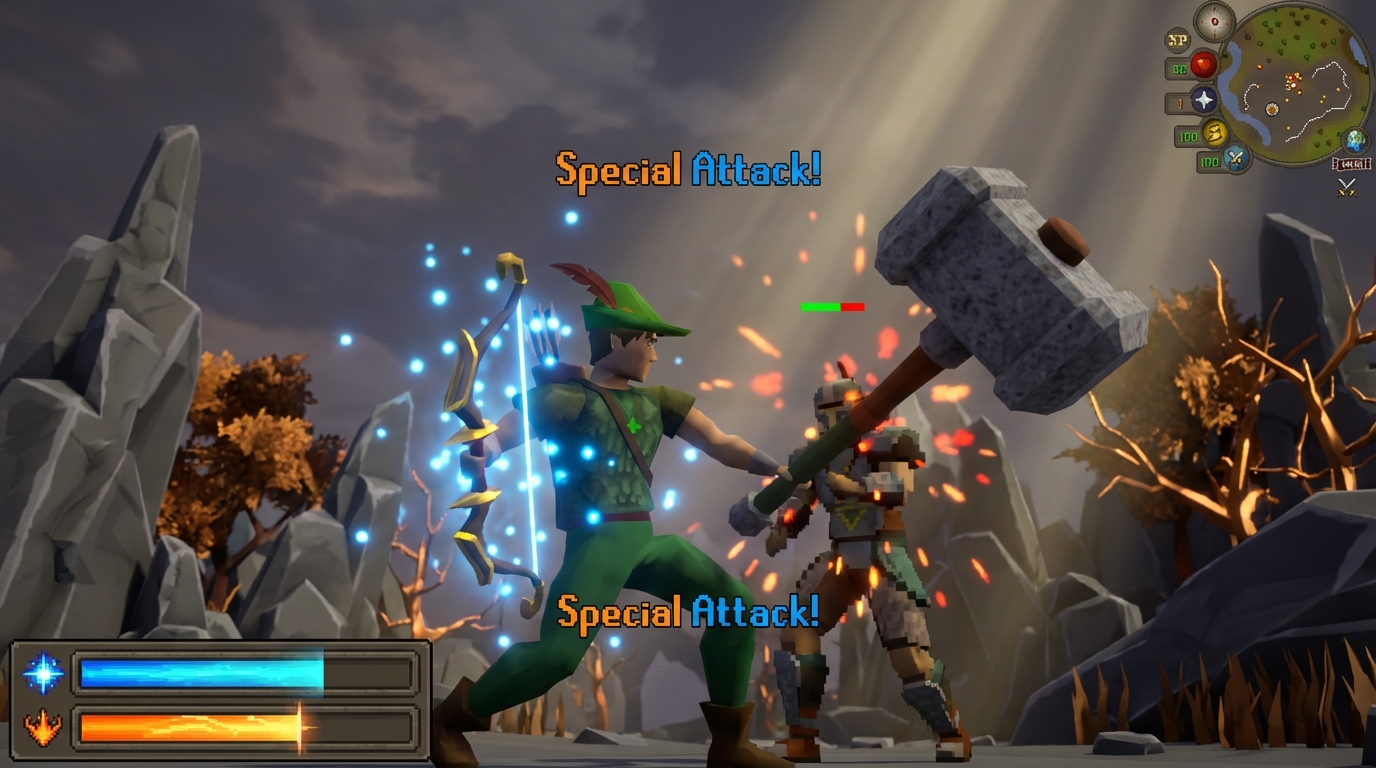This screenshot has width=1376, height=768.
Task: Activate the crossed-swords special attack orb
Action: coord(1236,160)
